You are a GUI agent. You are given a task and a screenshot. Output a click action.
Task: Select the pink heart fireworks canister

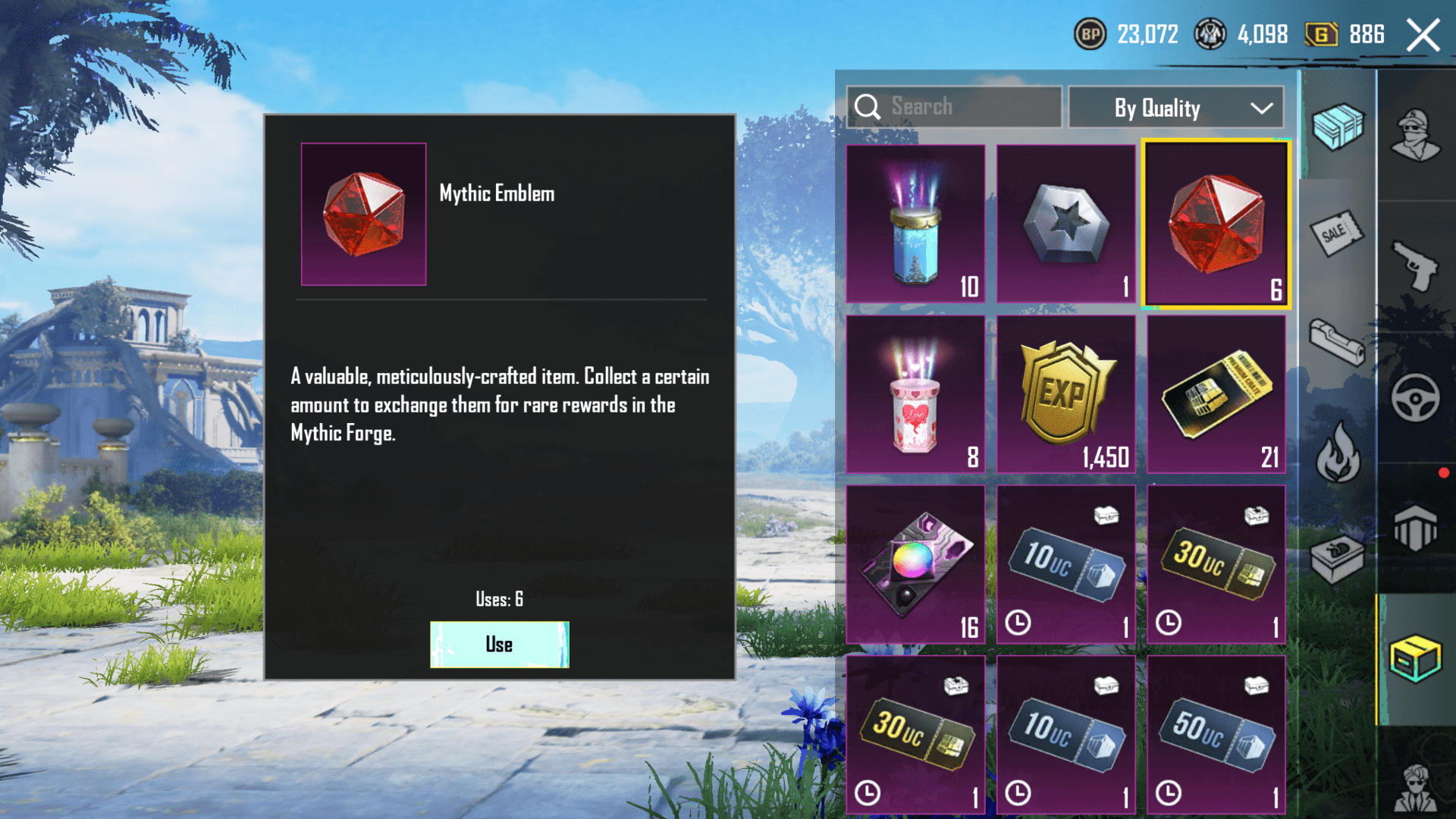point(915,395)
